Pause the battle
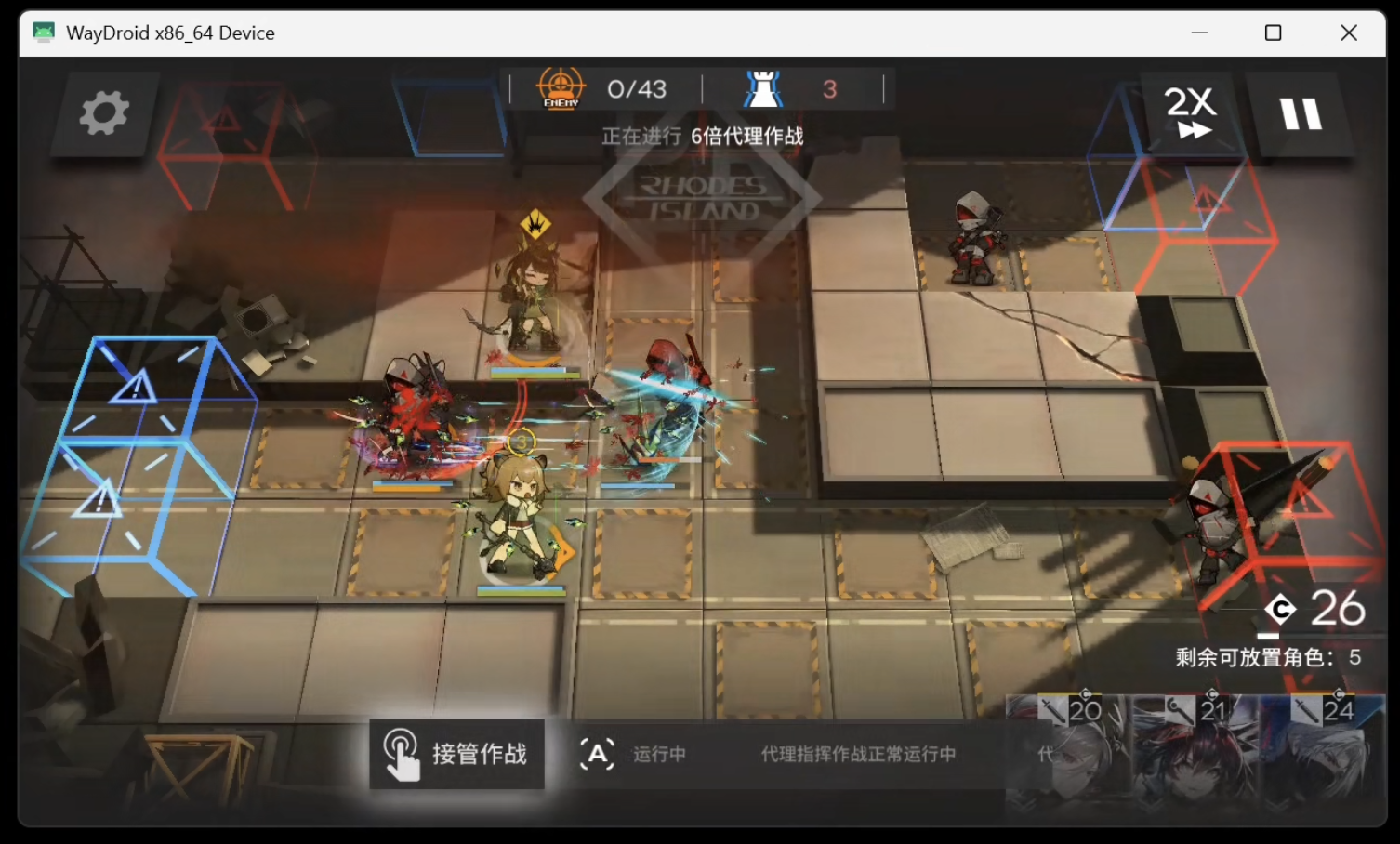This screenshot has height=844, width=1400. [1300, 114]
